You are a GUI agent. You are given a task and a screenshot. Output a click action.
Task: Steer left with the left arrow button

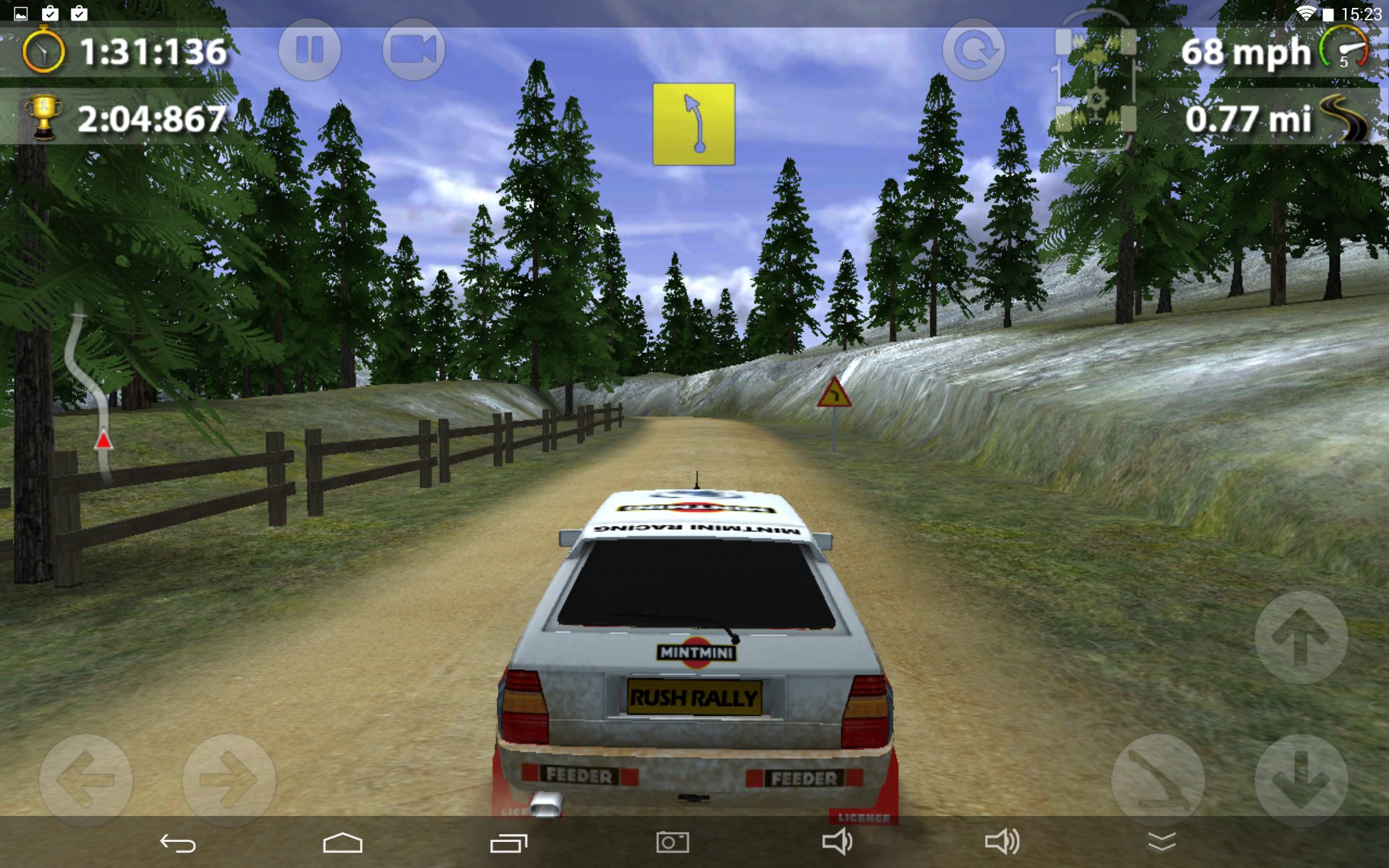85,780
